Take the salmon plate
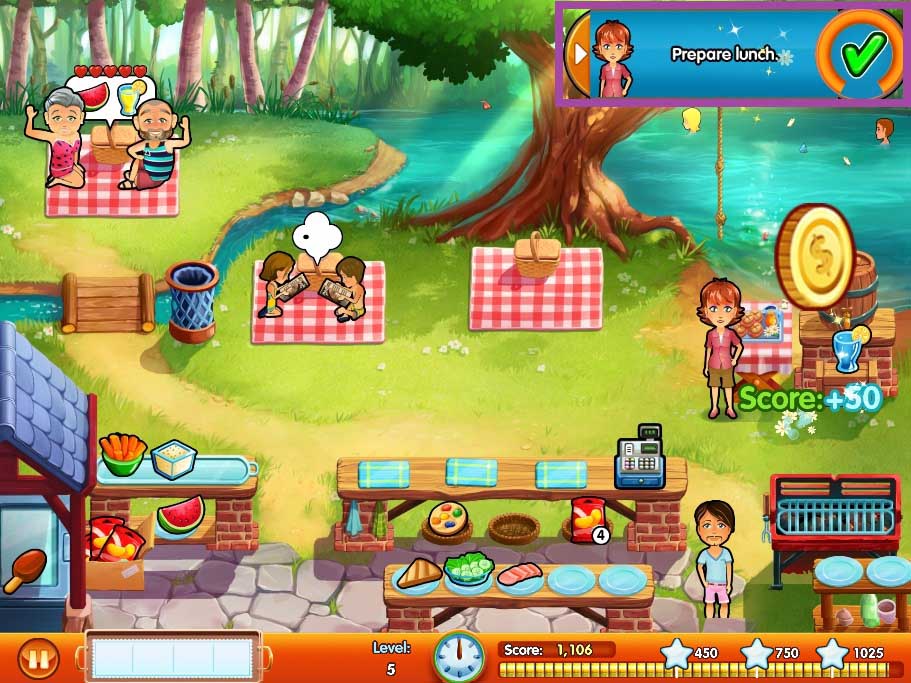Image resolution: width=911 pixels, height=683 pixels. (520, 575)
